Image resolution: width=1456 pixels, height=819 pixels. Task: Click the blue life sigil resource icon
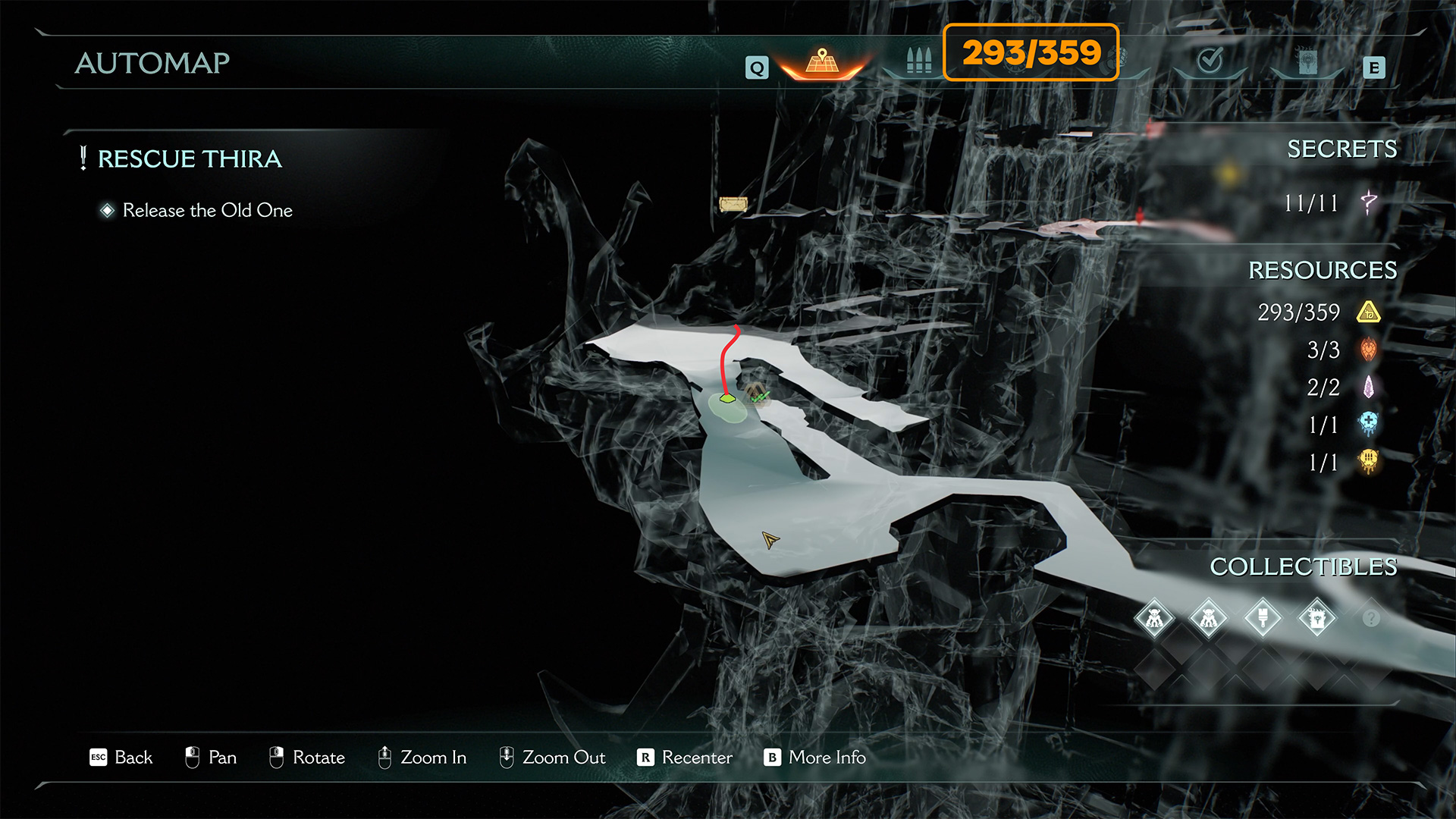tap(1369, 424)
